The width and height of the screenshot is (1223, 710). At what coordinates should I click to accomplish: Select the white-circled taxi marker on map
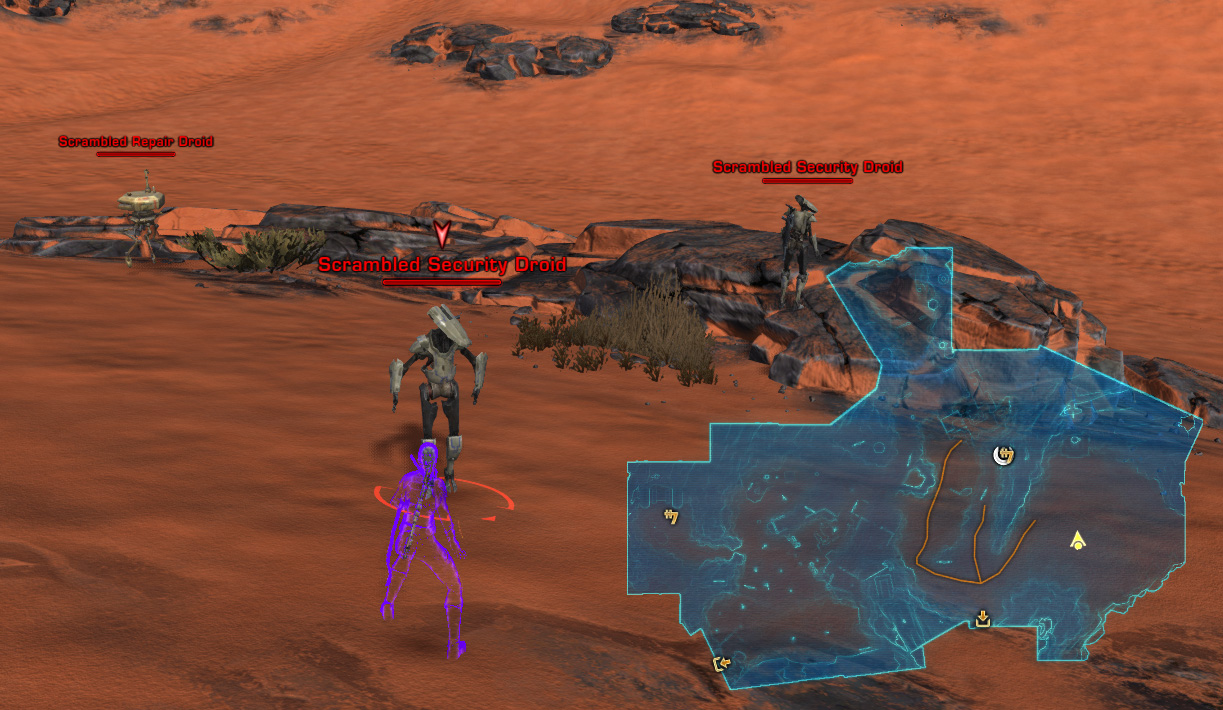click(1003, 456)
